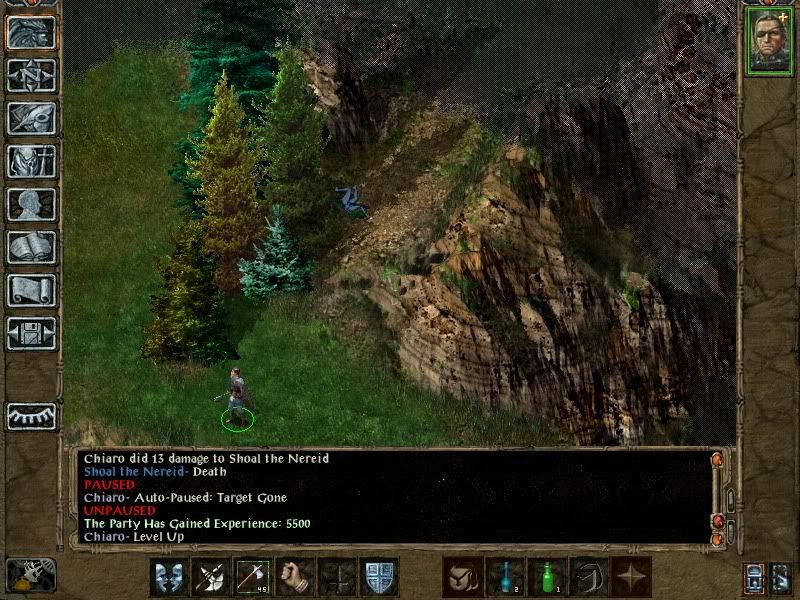The height and width of the screenshot is (600, 800).
Task: Click the return-to-game face button
Action: pos(31,32)
